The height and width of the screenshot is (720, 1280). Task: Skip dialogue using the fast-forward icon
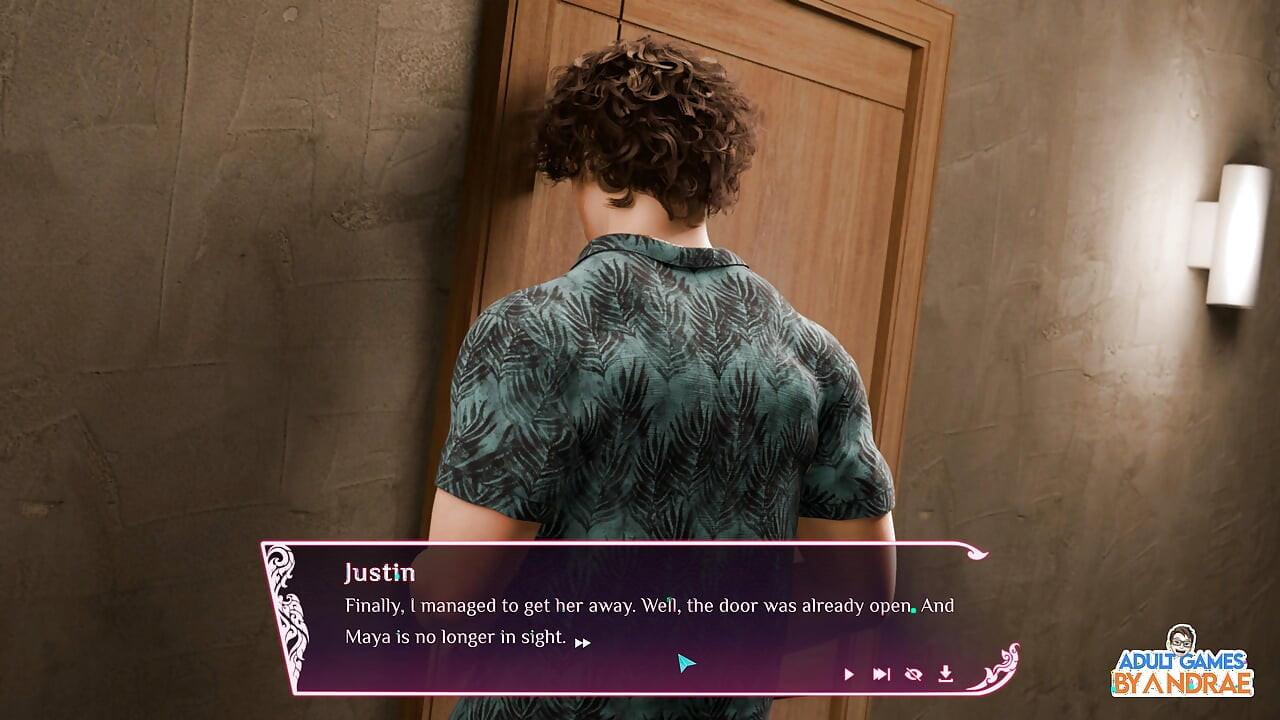tap(881, 674)
